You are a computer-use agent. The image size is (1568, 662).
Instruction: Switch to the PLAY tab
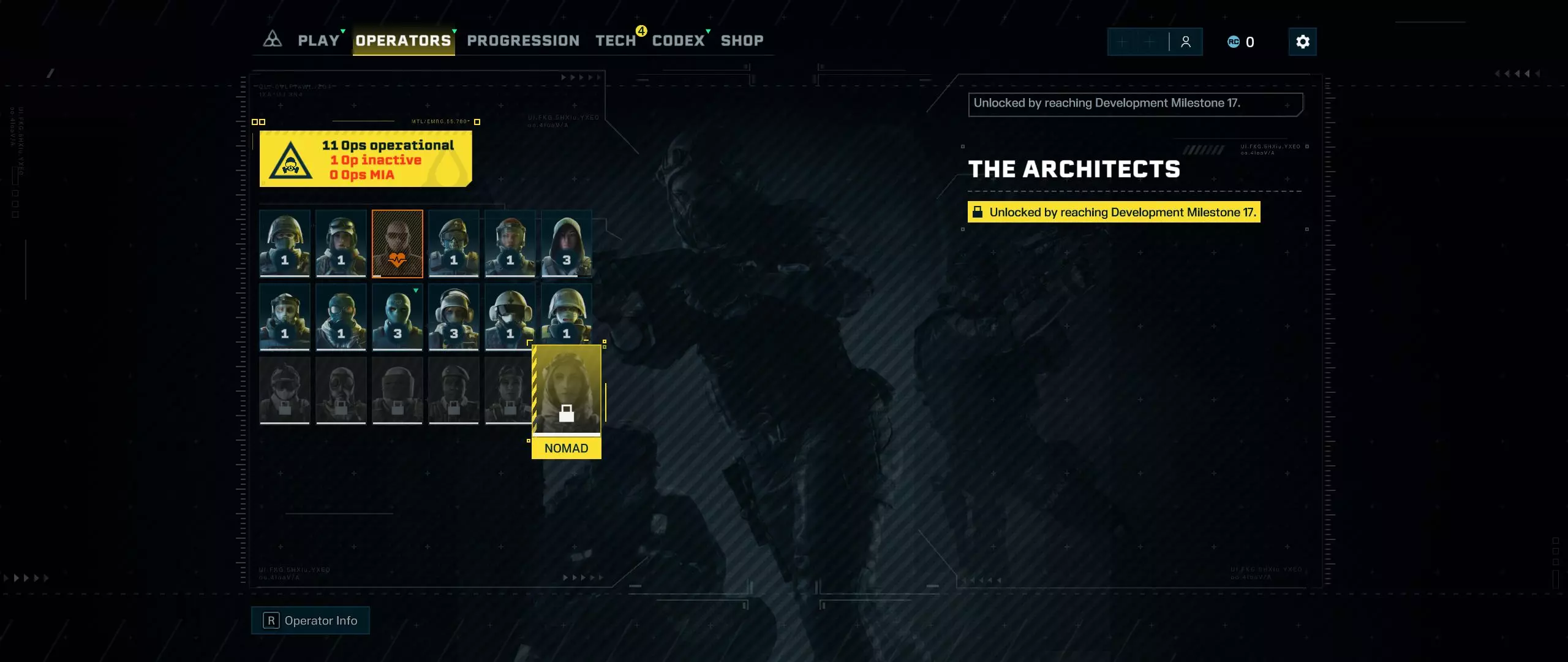tap(318, 41)
